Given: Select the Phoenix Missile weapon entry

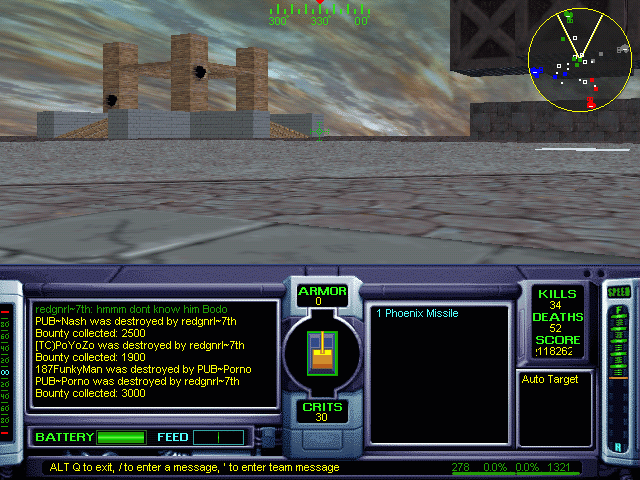Looking at the screenshot, I should tap(417, 313).
